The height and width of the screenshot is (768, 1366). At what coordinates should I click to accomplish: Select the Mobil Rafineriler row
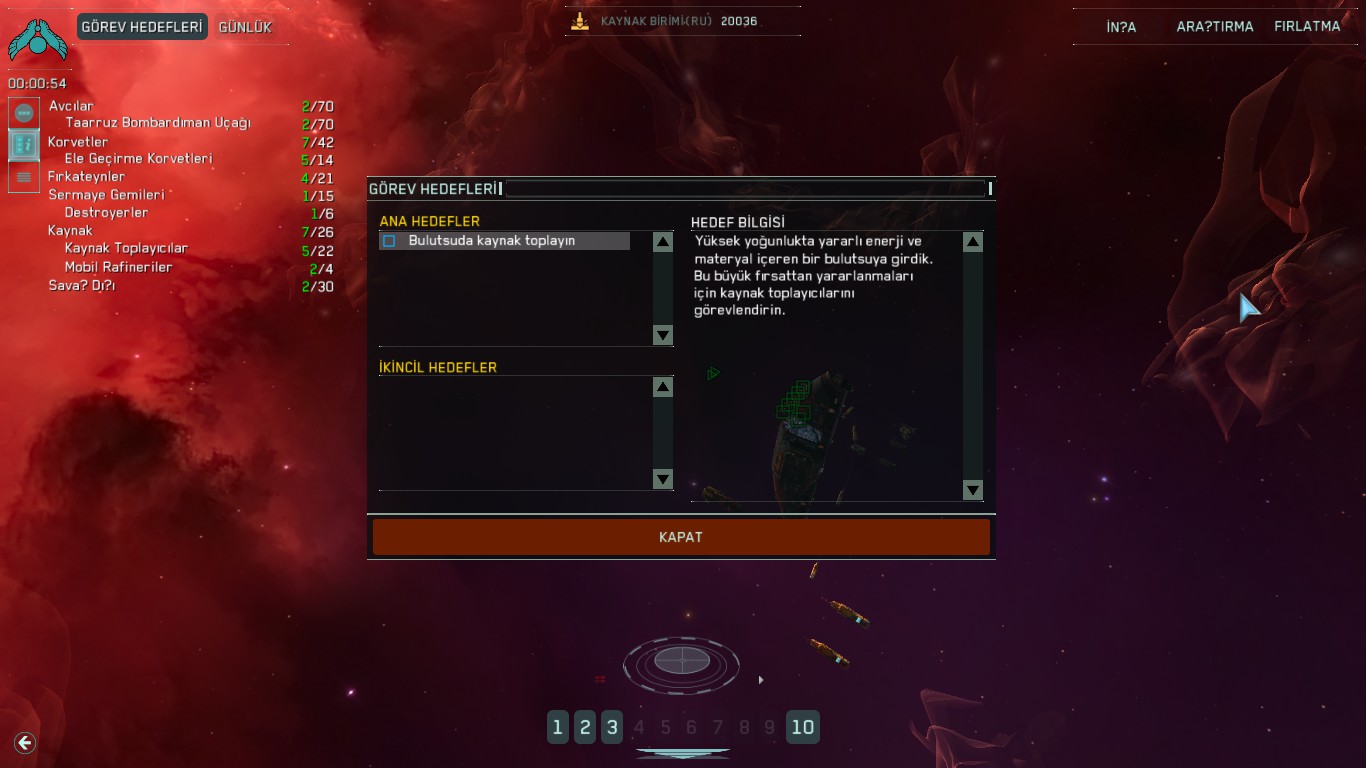pyautogui.click(x=118, y=267)
